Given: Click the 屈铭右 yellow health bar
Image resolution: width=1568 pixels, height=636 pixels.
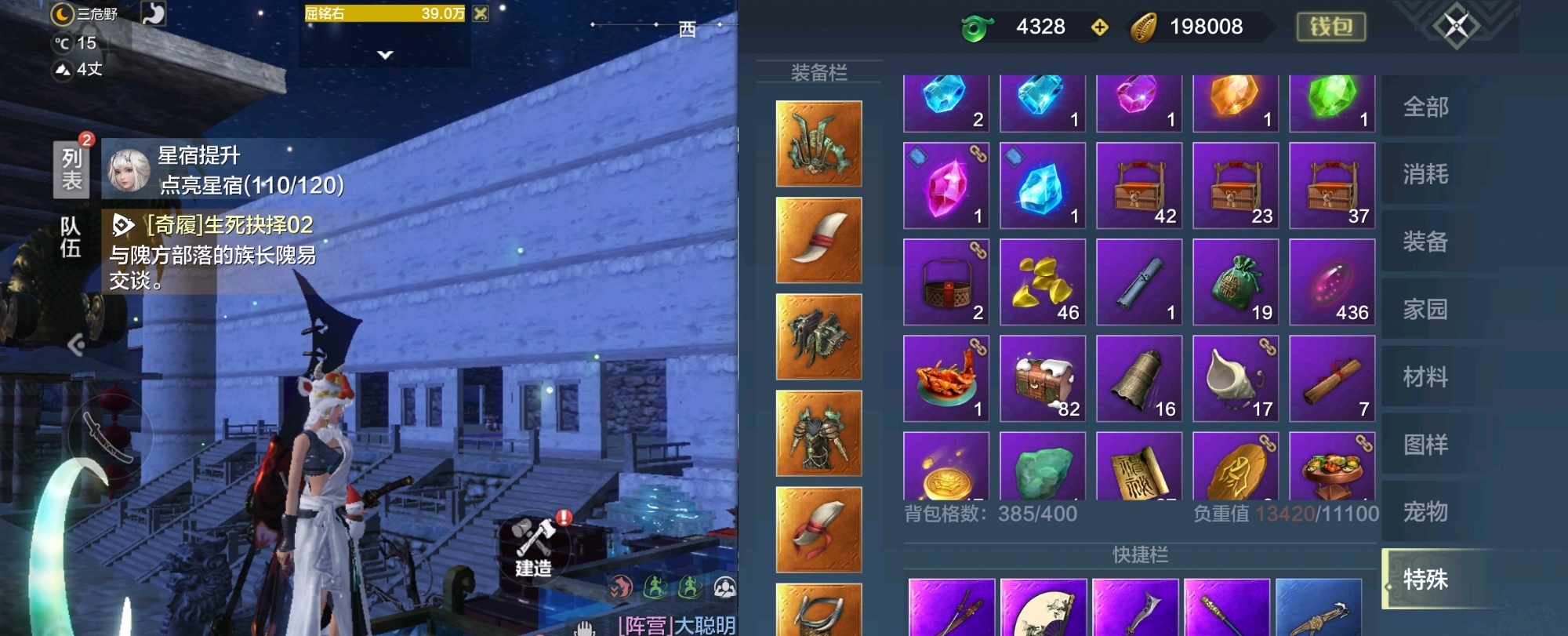Looking at the screenshot, I should [x=384, y=13].
